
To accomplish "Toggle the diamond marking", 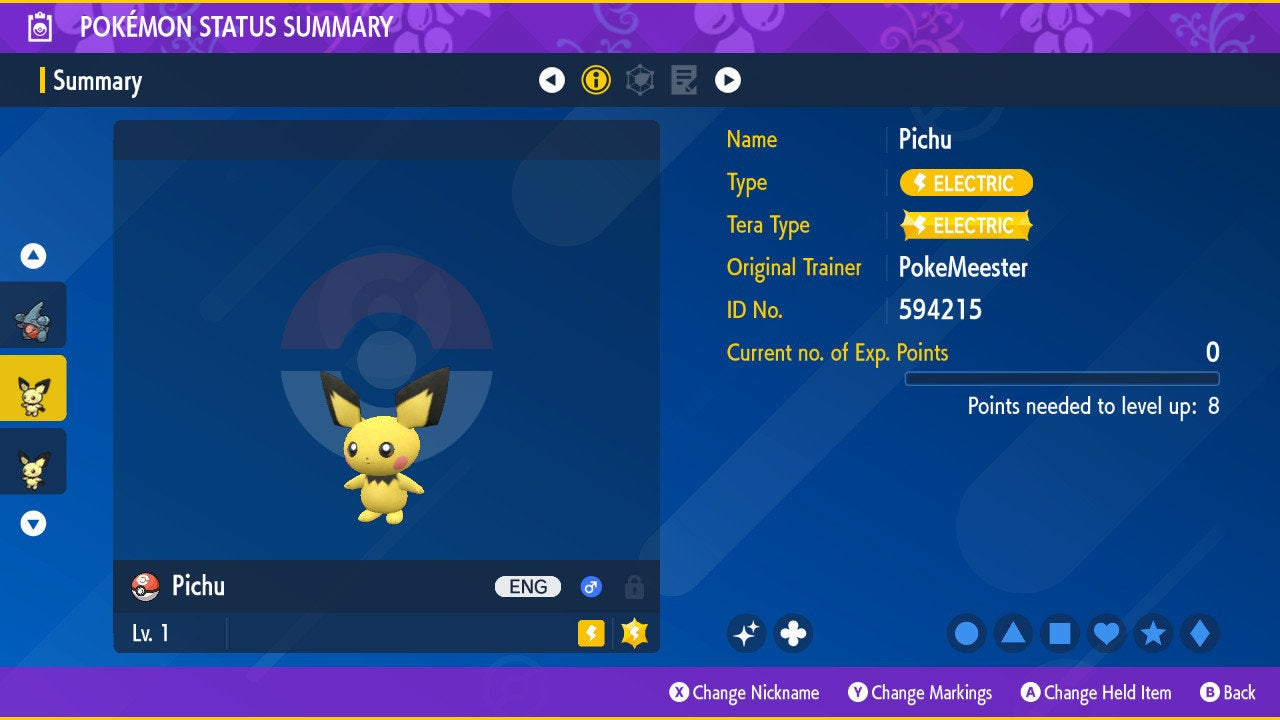I will pos(1200,633).
